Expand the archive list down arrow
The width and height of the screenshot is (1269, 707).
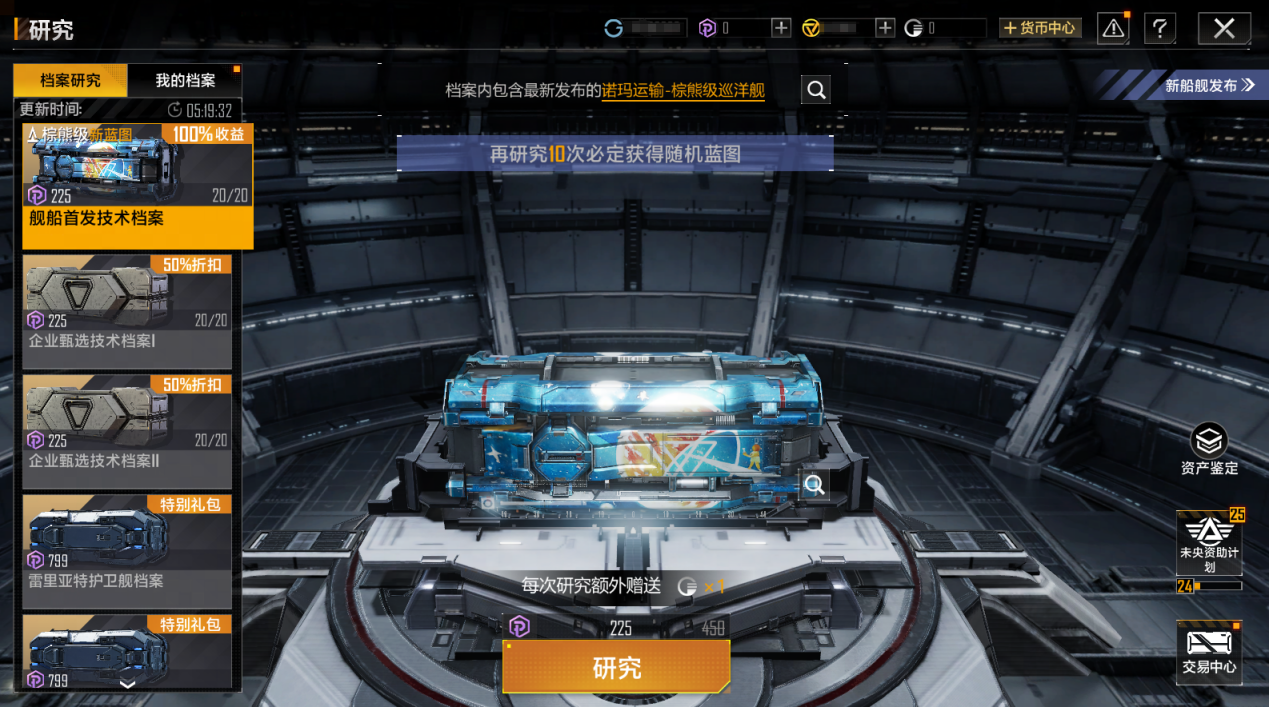(x=127, y=684)
